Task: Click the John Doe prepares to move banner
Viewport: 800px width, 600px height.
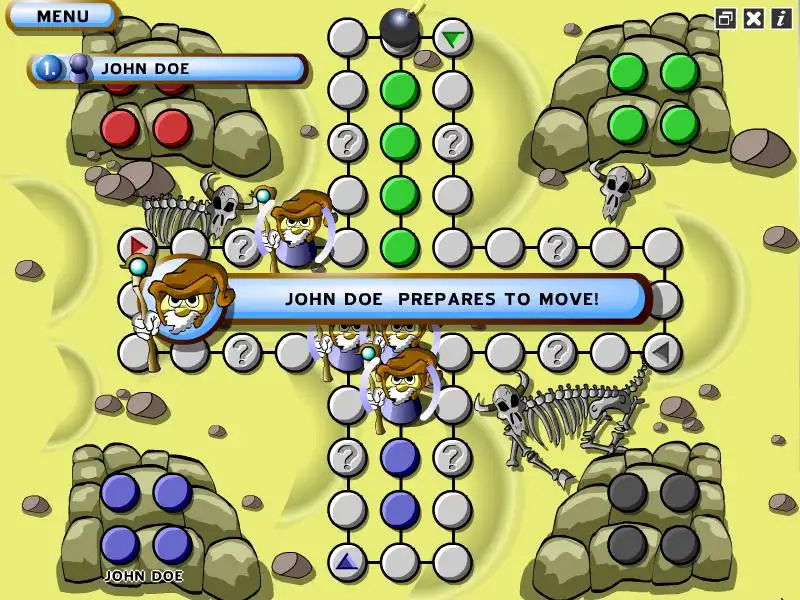Action: pyautogui.click(x=440, y=298)
